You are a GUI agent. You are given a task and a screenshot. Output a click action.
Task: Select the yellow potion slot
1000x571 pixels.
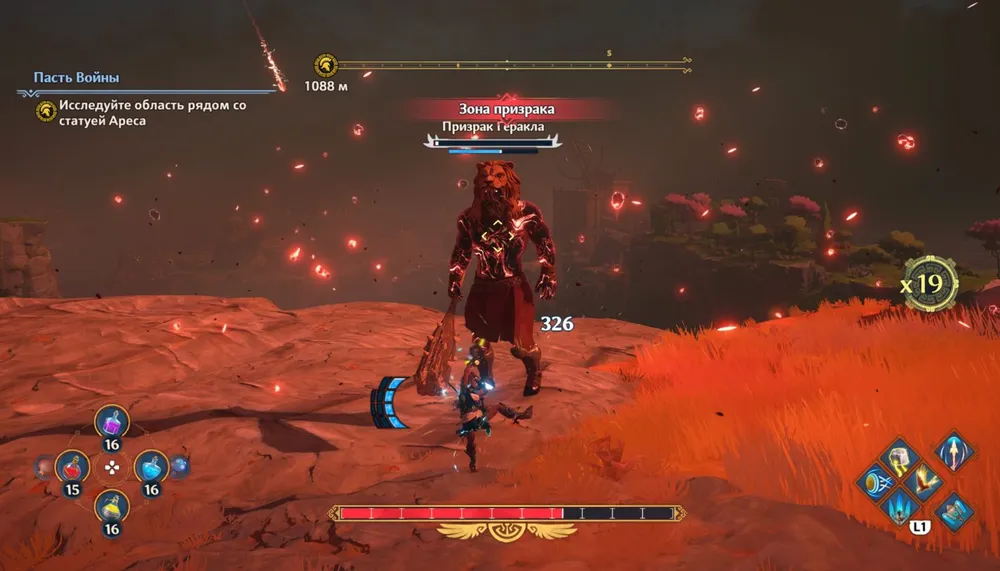tap(111, 507)
